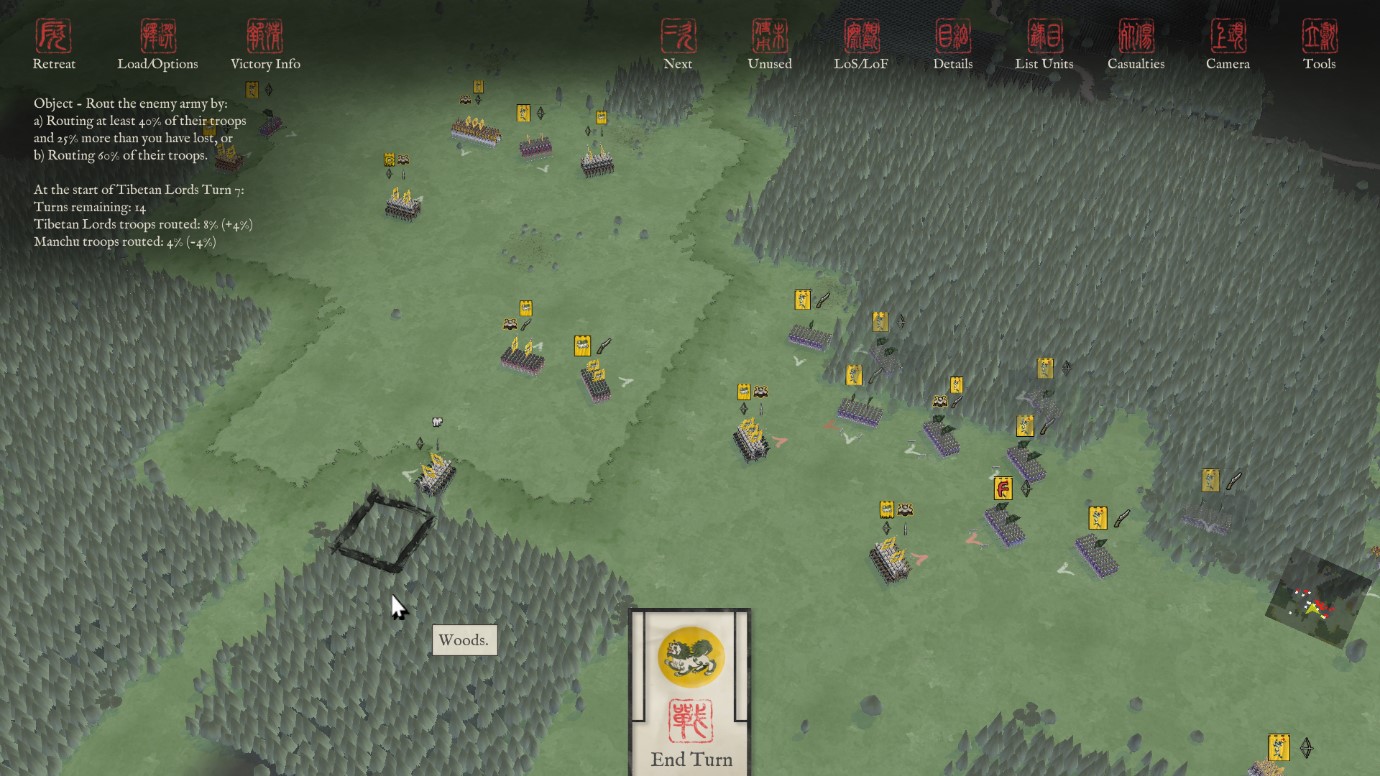
Task: Toggle the LoS/LoF display
Action: point(861,45)
